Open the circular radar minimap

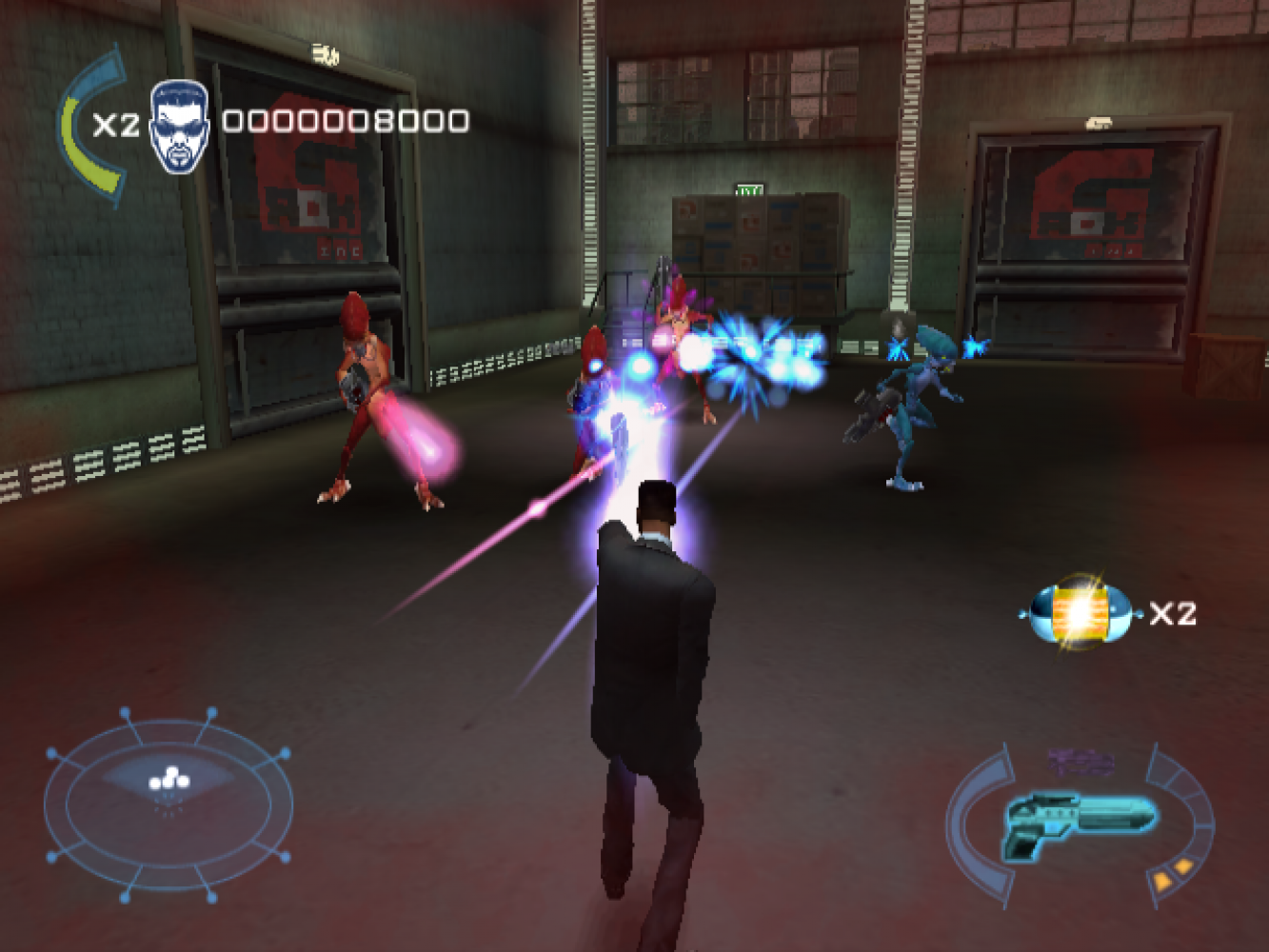[x=168, y=803]
